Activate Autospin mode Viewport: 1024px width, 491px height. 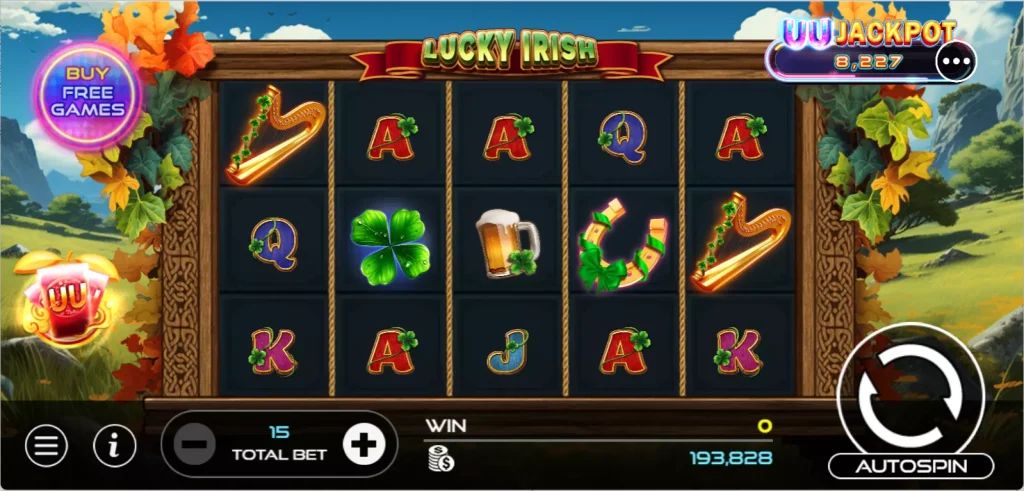[x=910, y=466]
